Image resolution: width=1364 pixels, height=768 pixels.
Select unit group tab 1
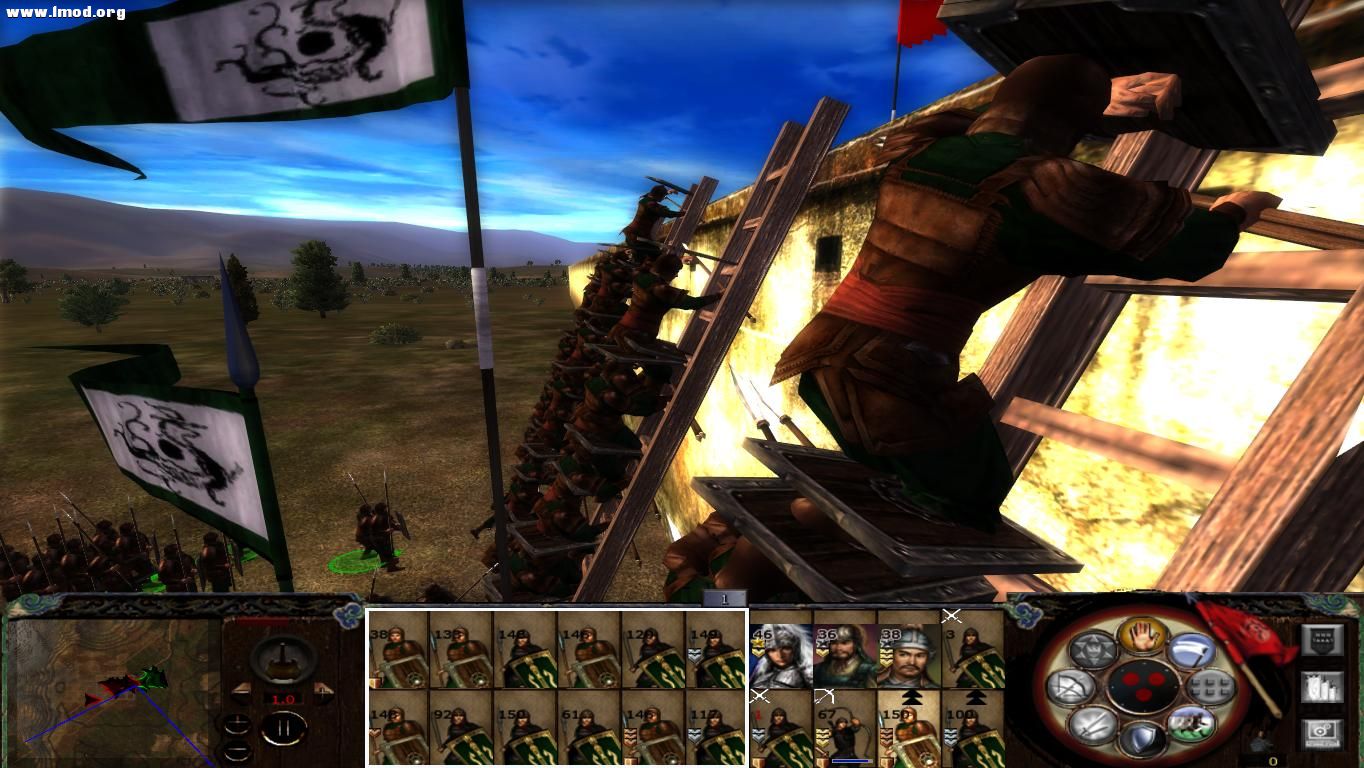pos(724,597)
